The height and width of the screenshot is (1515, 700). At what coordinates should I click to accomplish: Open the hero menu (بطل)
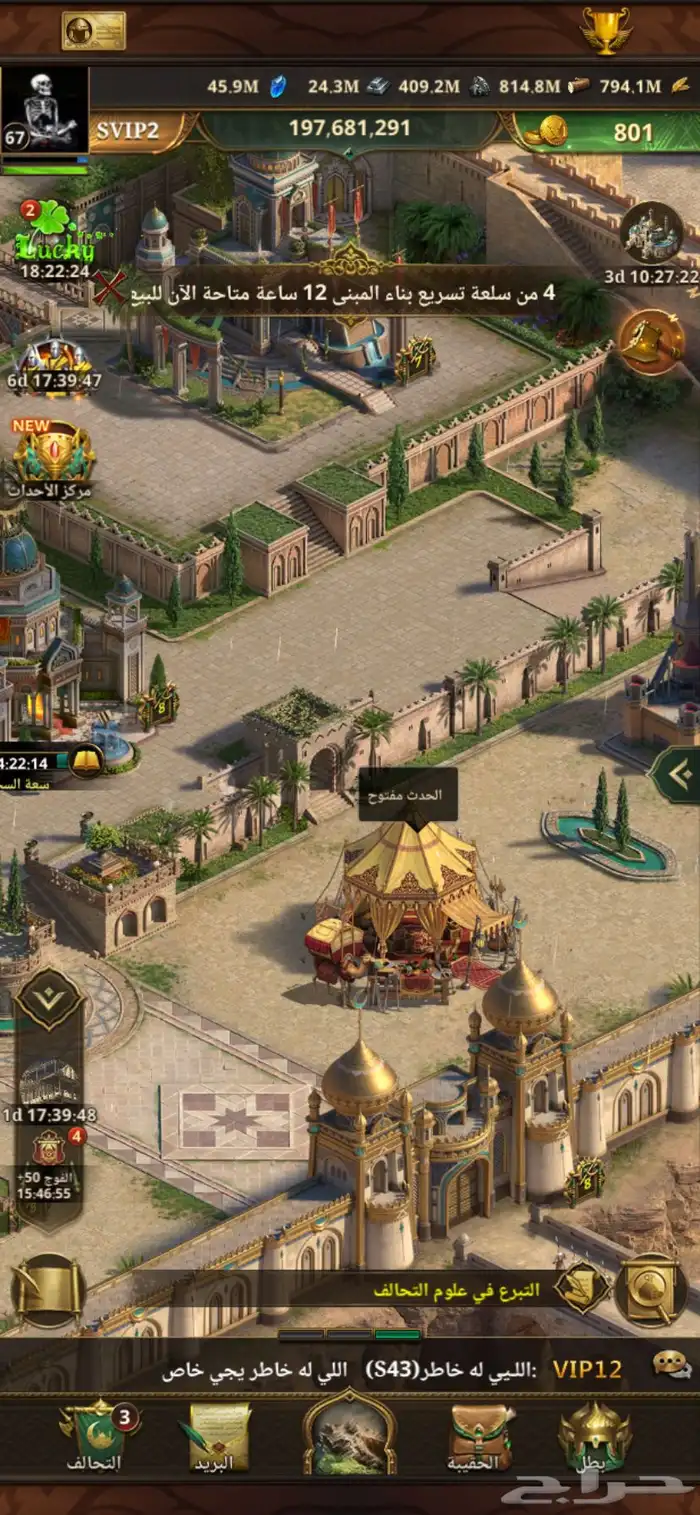(x=595, y=1436)
